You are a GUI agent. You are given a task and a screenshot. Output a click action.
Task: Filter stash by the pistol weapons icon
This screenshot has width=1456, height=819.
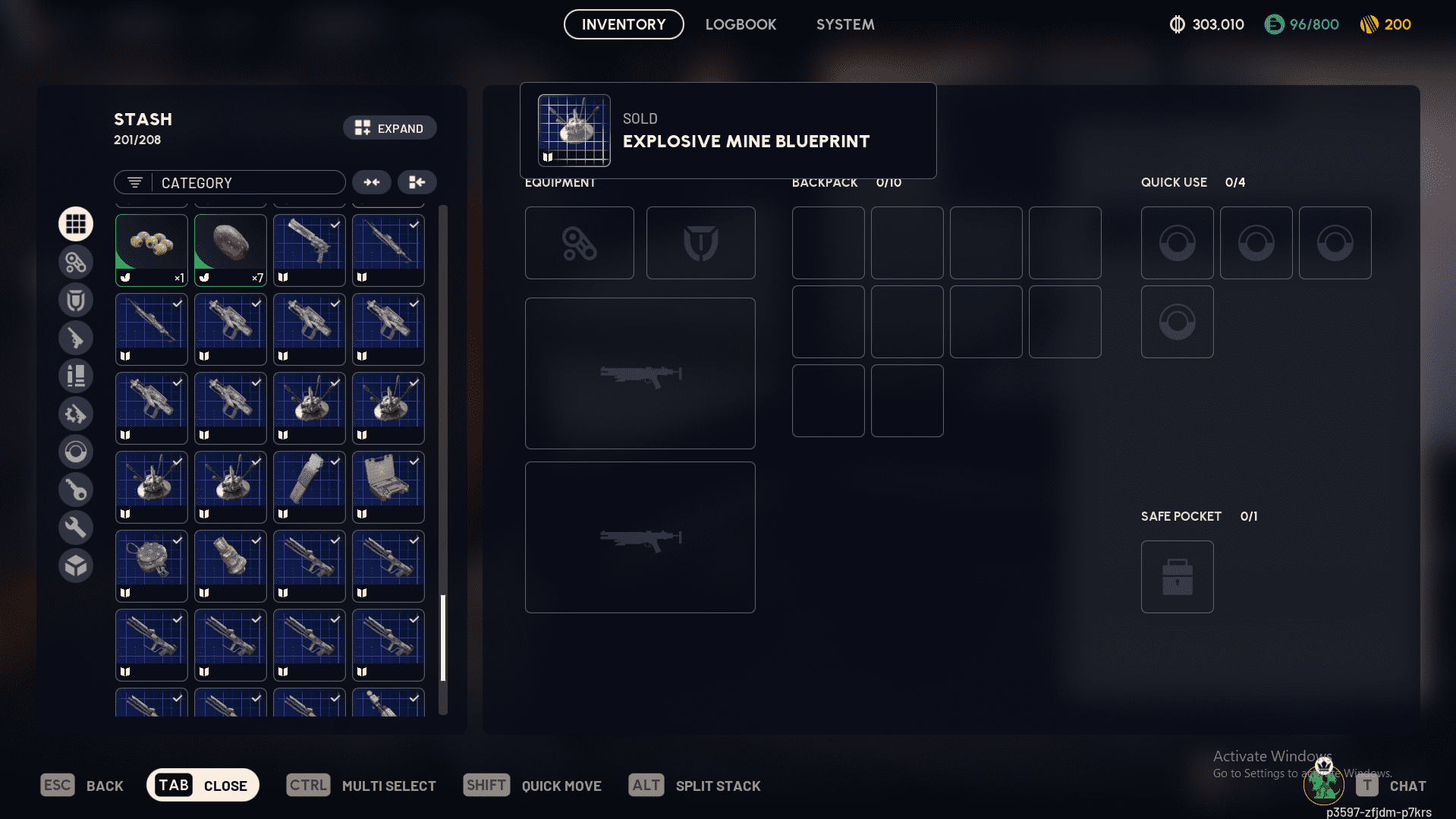[x=76, y=337]
